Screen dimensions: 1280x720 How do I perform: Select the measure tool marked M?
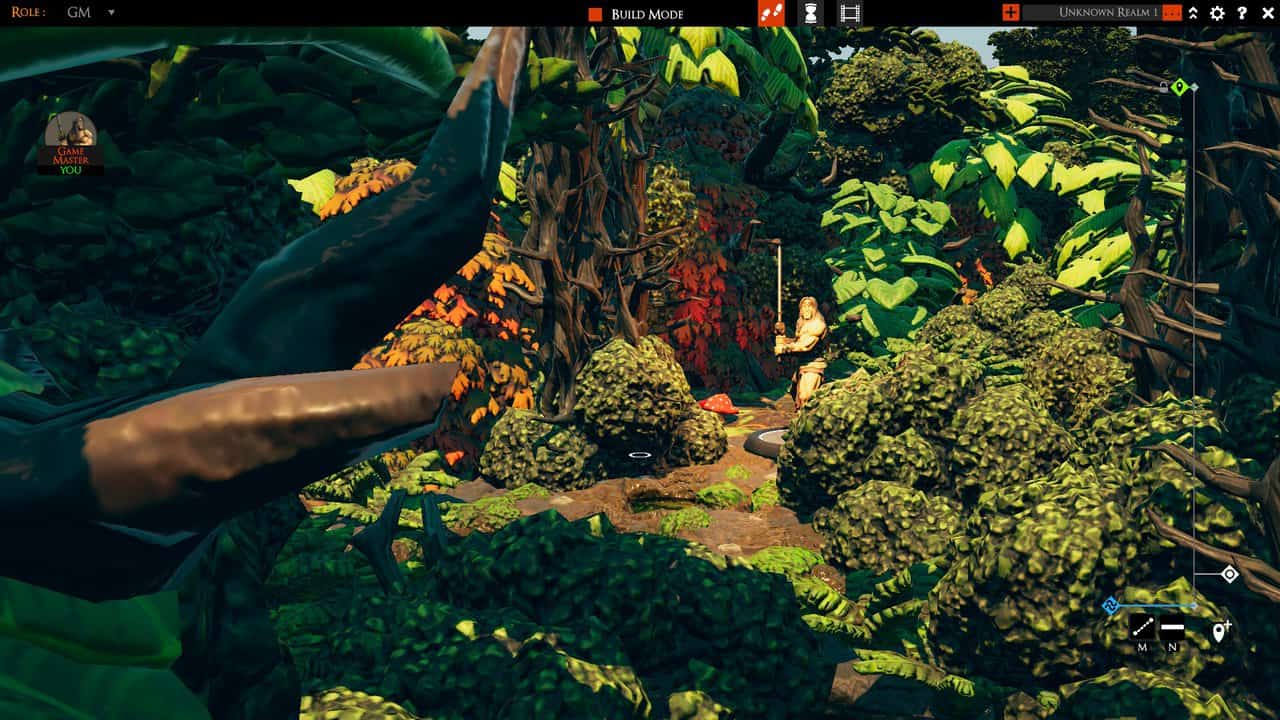click(1143, 627)
